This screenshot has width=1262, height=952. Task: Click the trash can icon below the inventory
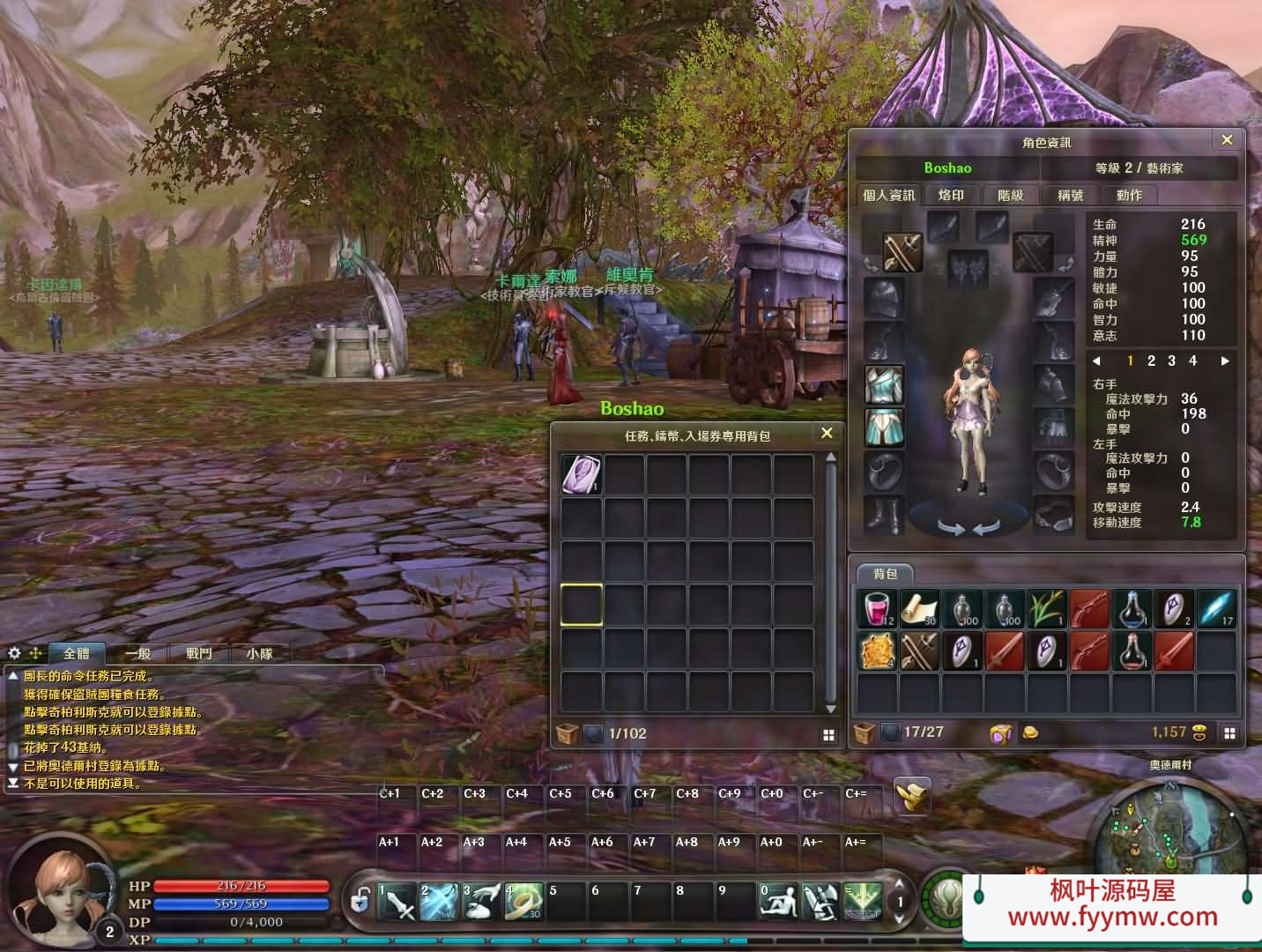click(x=864, y=733)
